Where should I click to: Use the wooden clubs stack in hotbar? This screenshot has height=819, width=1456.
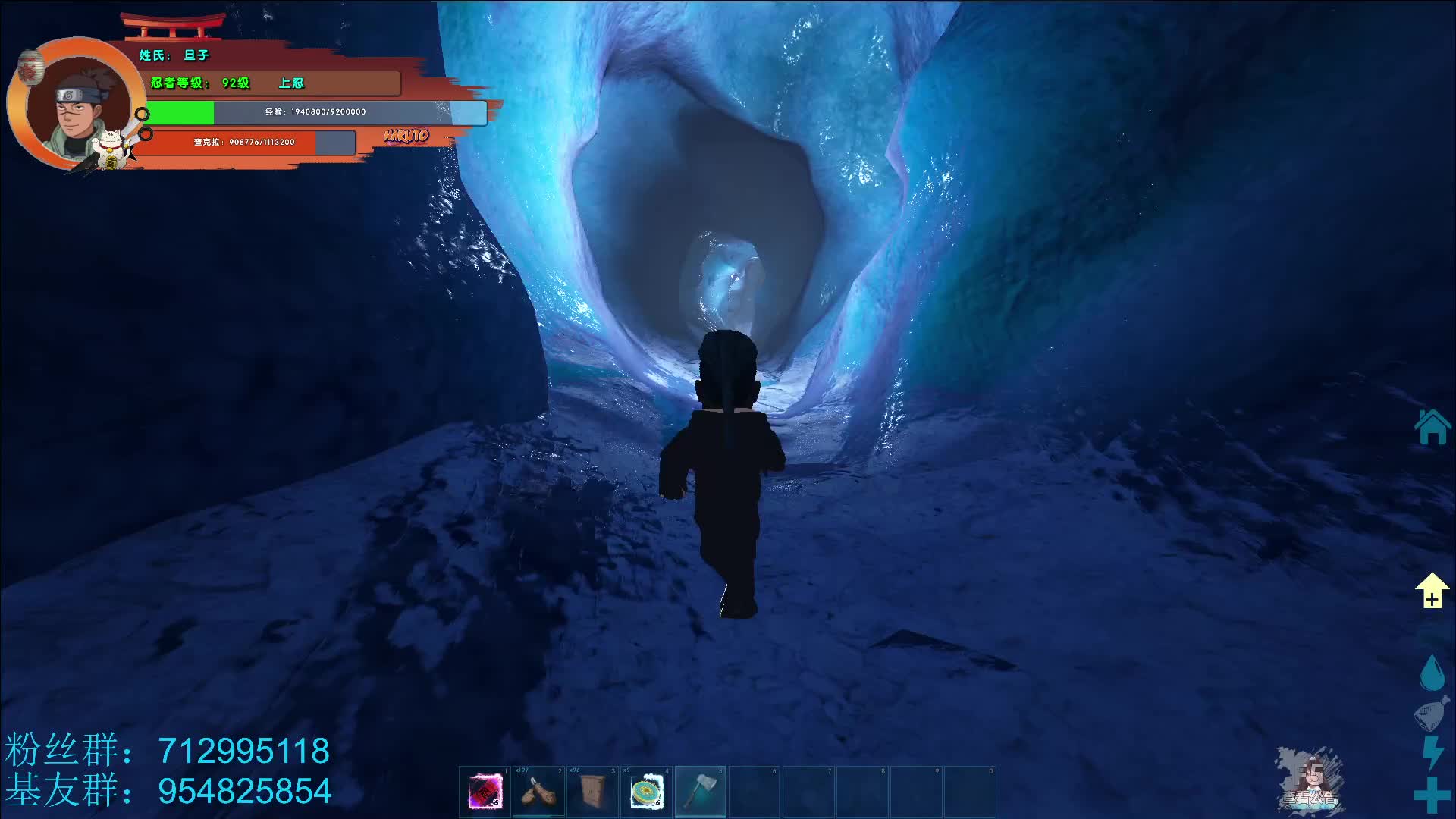click(538, 792)
